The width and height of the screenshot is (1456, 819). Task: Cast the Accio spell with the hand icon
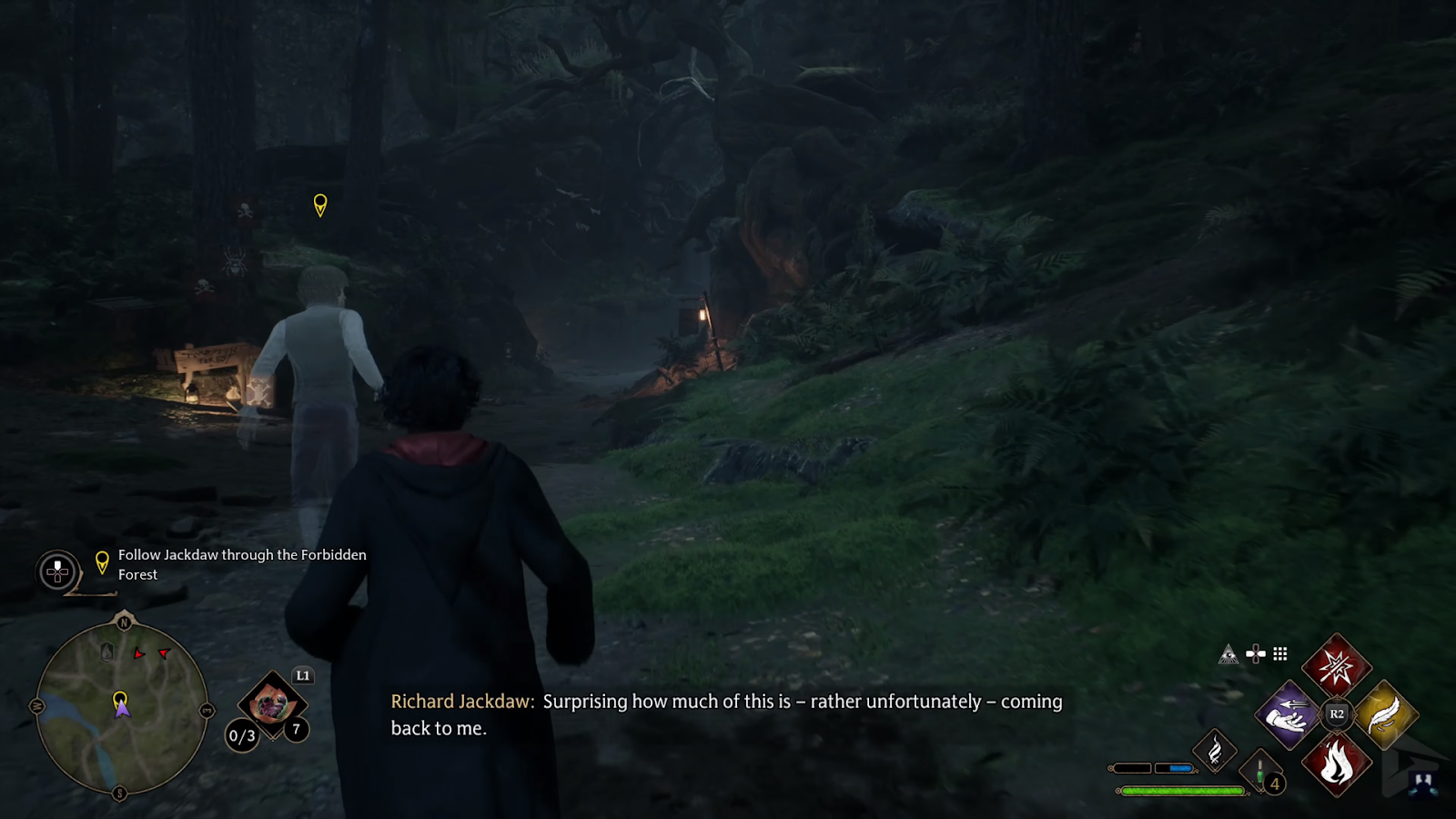(x=1288, y=714)
